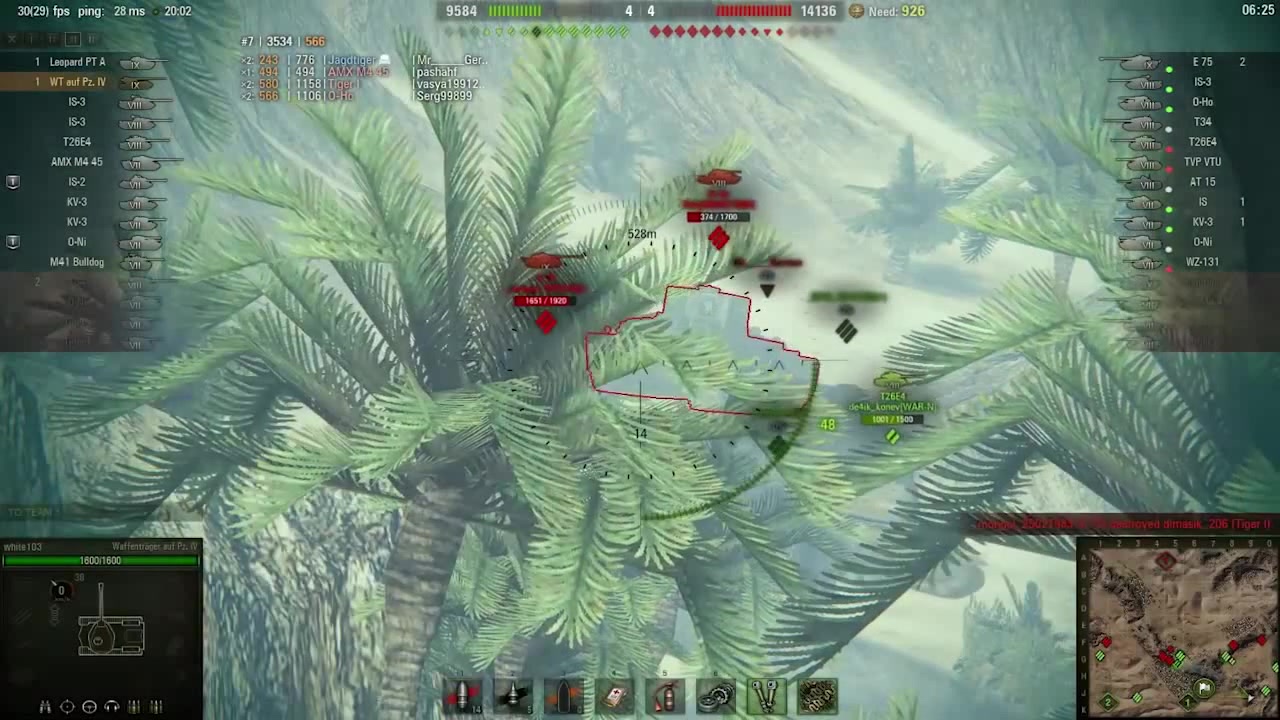Select the first shell type with 14 rounds
This screenshot has width=1280, height=720.
point(463,696)
